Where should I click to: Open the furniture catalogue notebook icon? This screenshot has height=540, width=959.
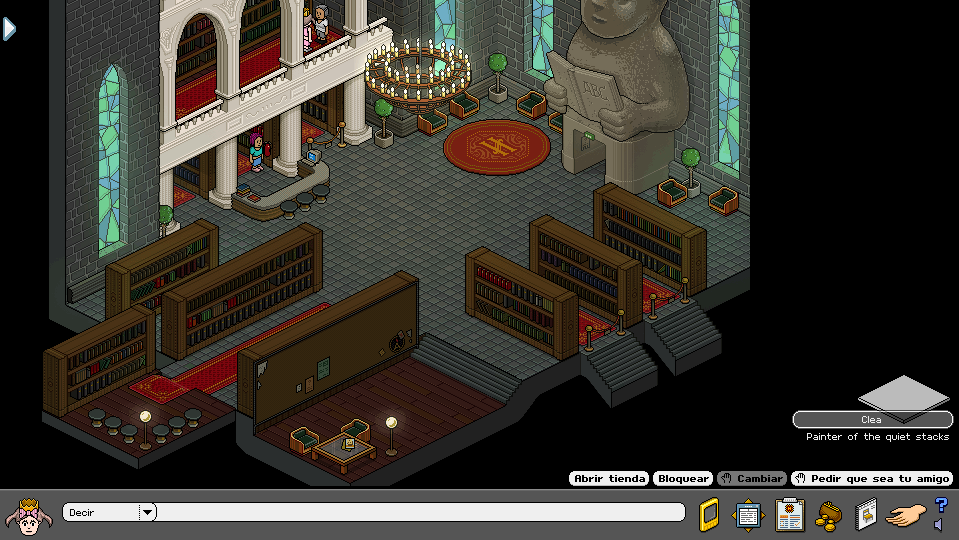pos(866,514)
